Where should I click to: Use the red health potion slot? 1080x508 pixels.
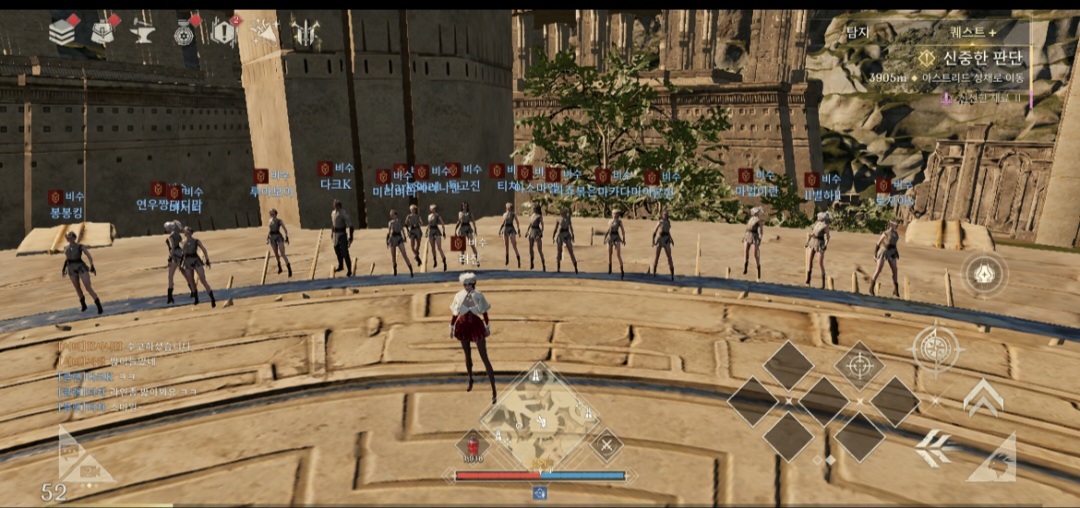pos(472,445)
